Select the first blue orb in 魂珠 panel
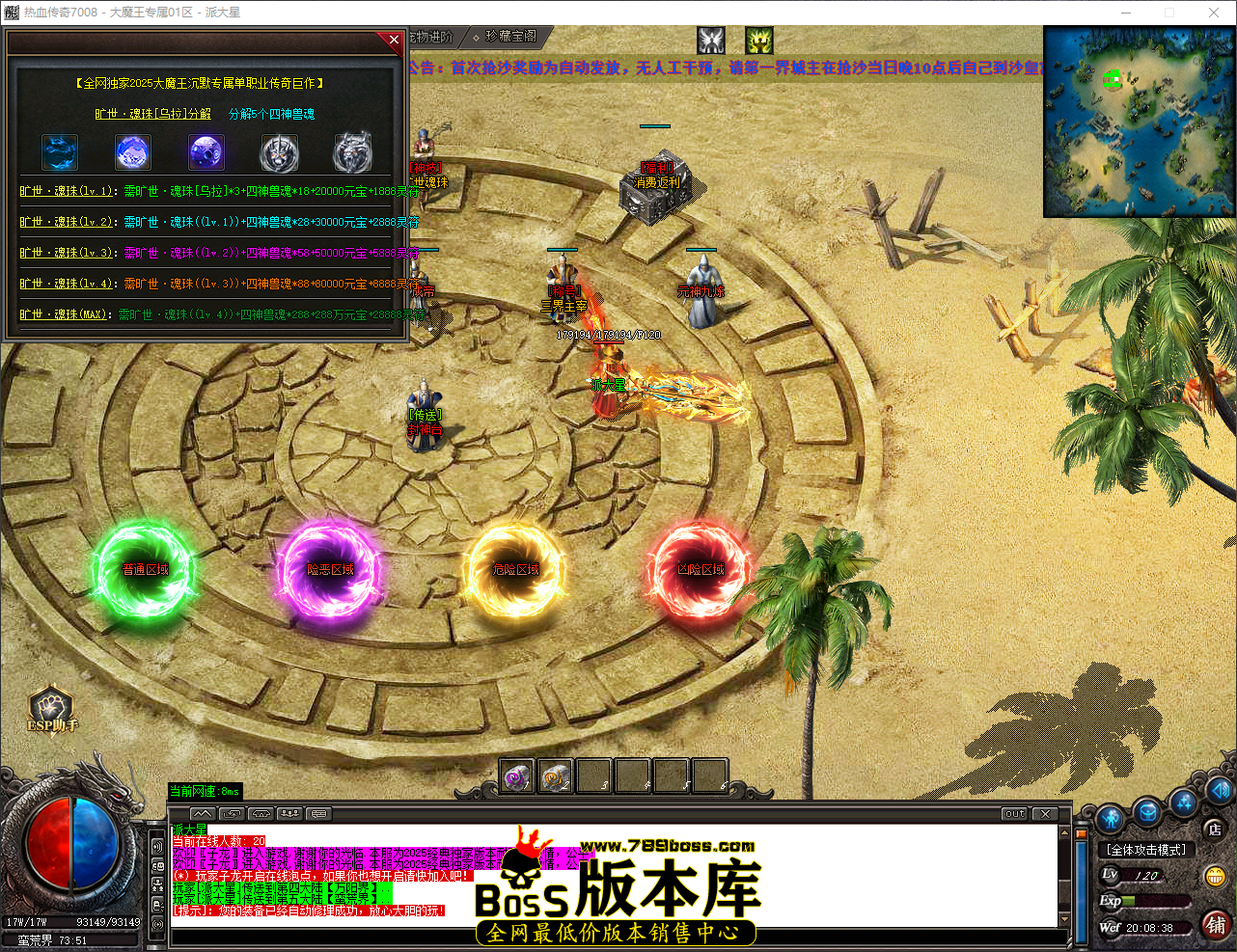1237x952 pixels. [x=60, y=152]
